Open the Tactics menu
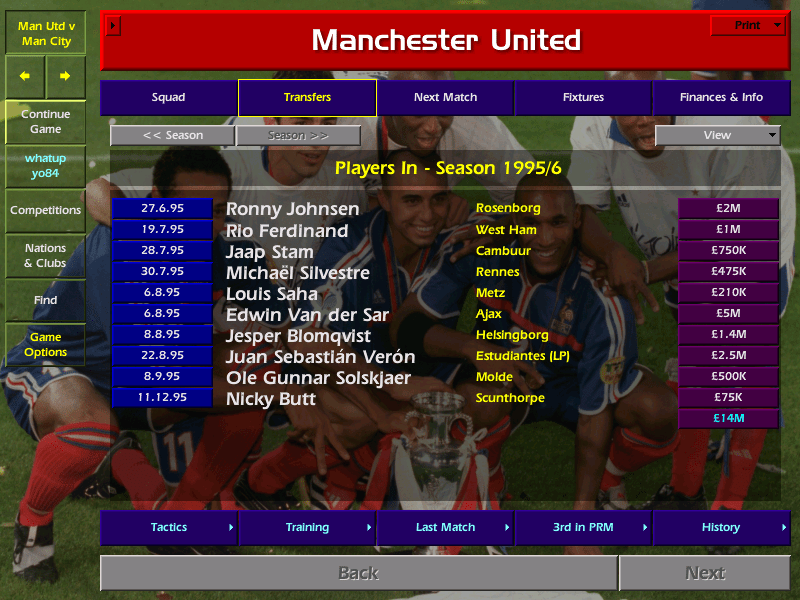 [168, 527]
